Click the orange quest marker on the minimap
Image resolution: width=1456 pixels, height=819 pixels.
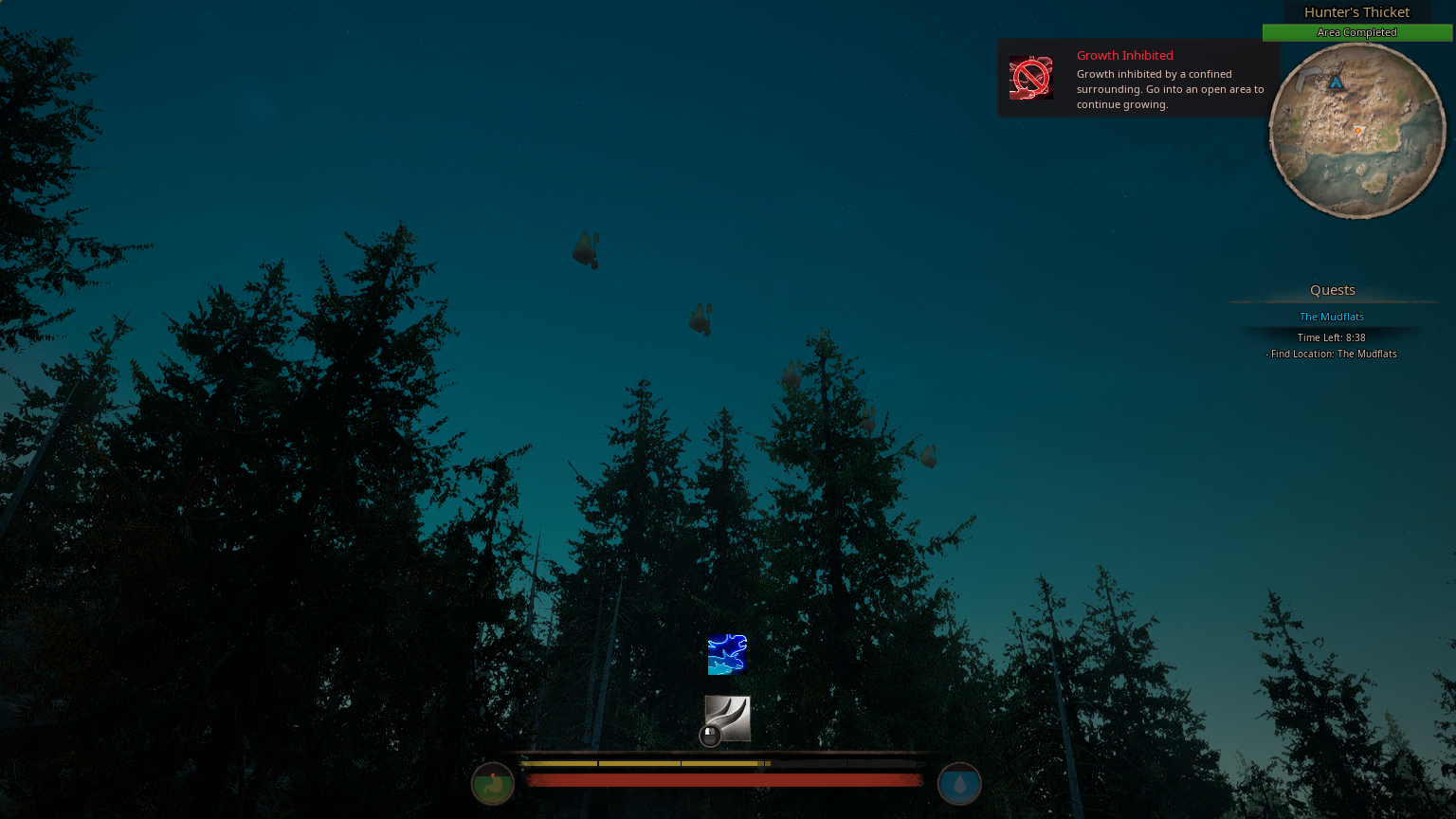[1358, 130]
